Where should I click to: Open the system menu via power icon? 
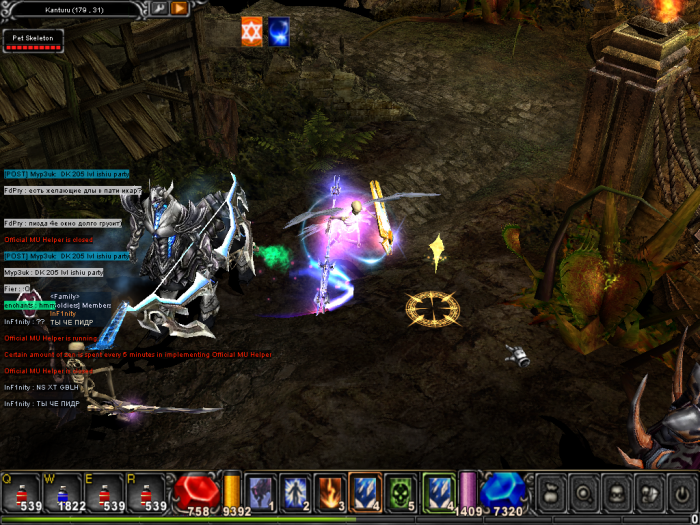(681, 492)
